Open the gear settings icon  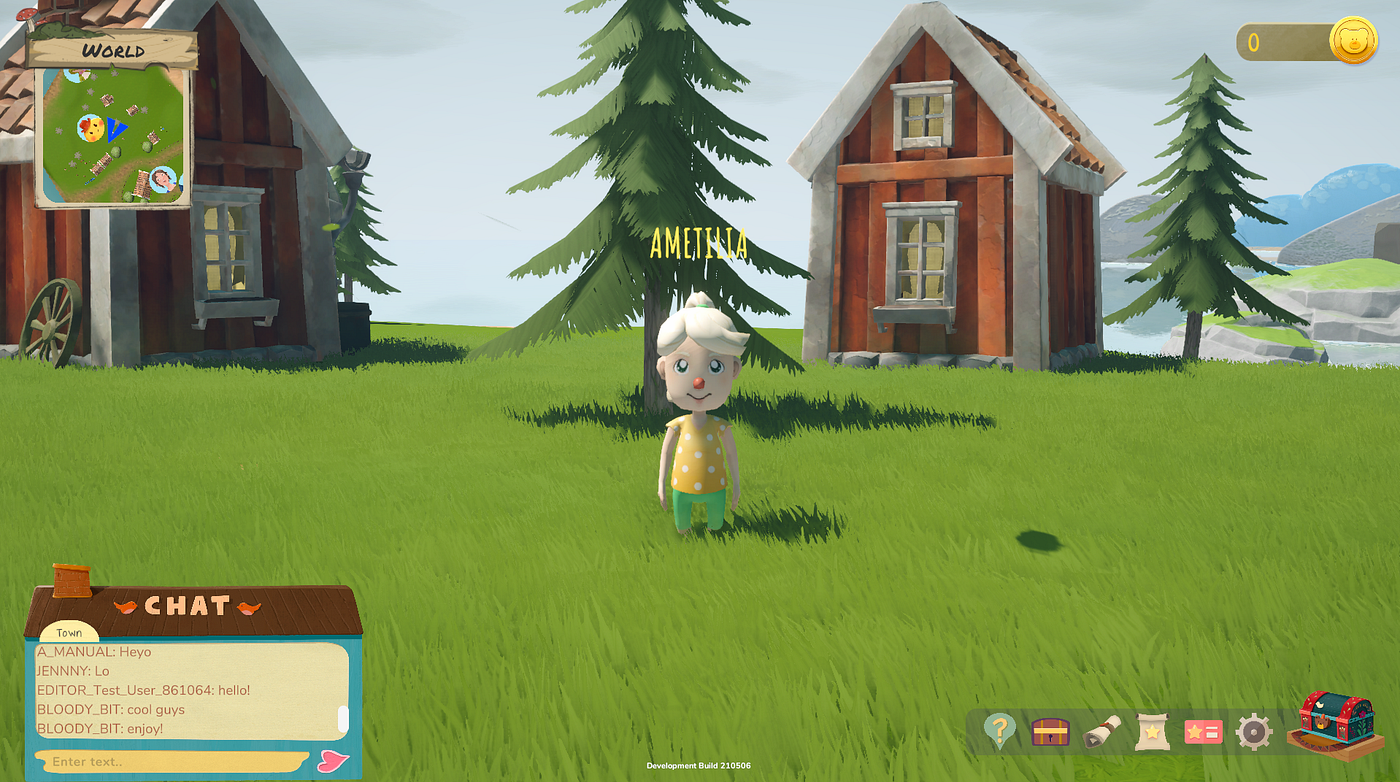point(1253,732)
